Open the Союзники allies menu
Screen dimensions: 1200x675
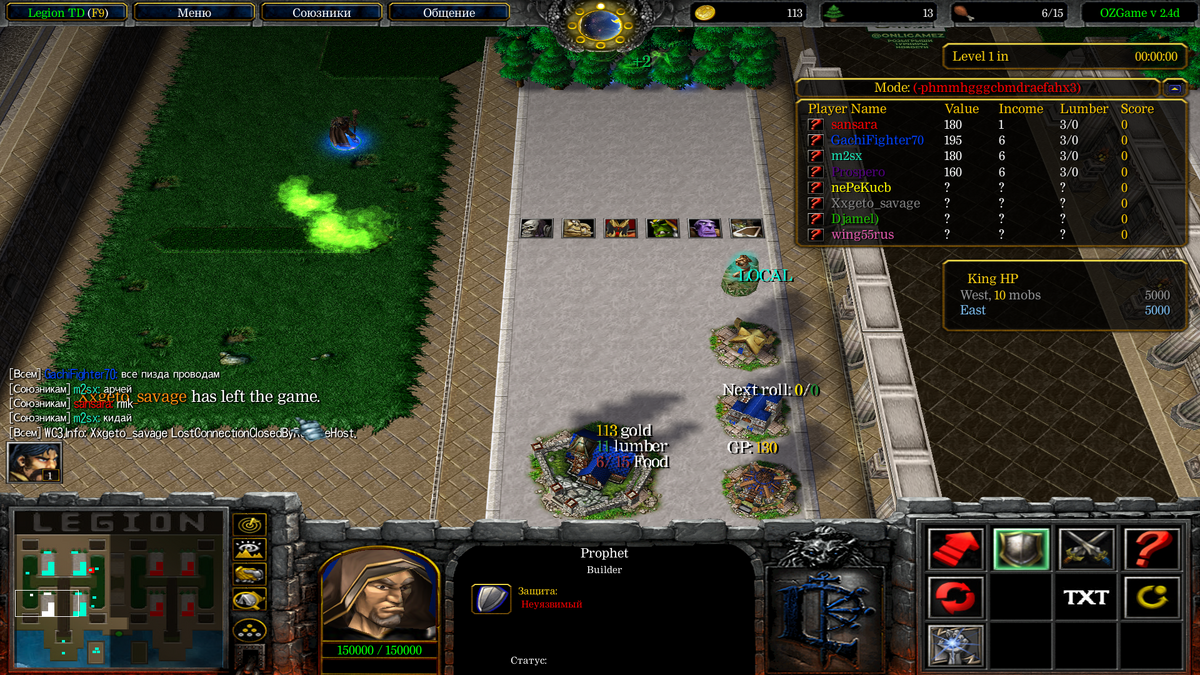click(x=320, y=13)
